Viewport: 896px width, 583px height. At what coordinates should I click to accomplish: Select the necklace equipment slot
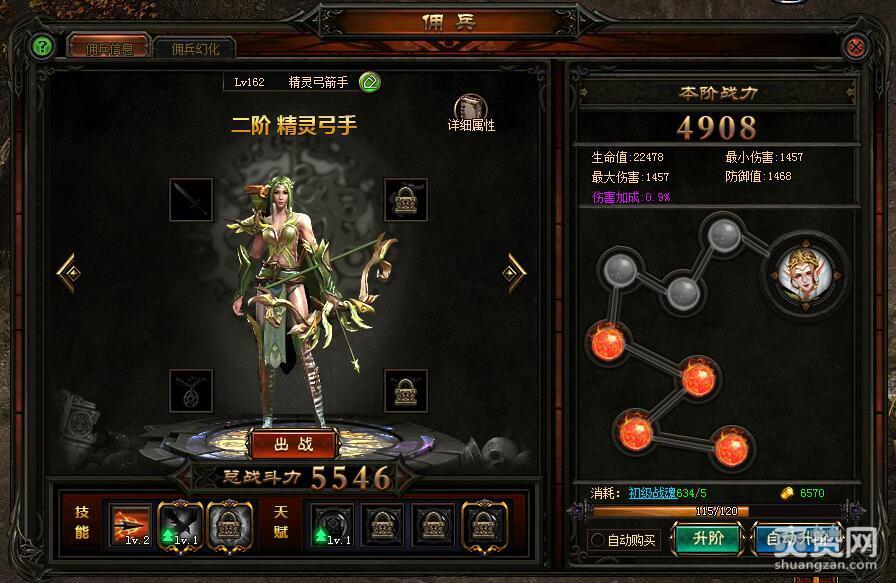(x=190, y=390)
